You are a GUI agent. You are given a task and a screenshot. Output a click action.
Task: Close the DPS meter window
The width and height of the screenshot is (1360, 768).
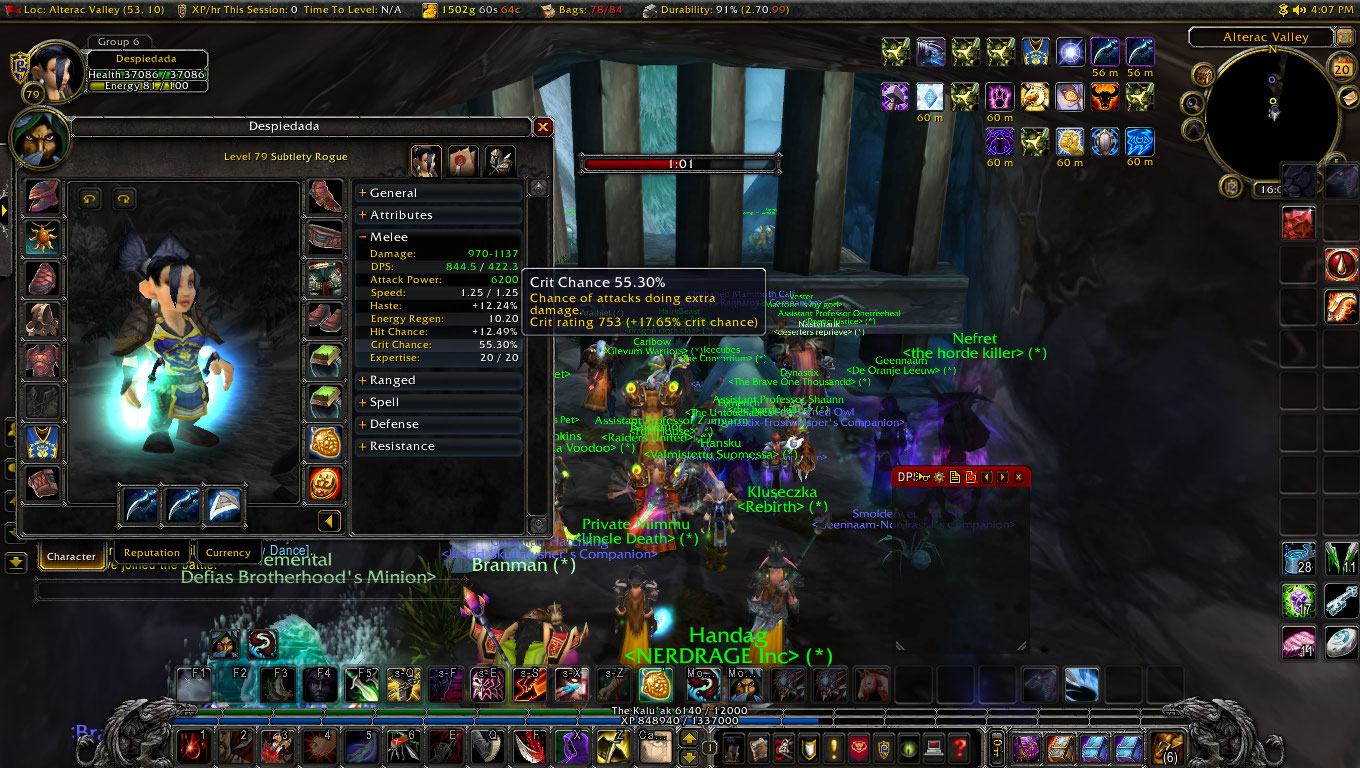click(1019, 477)
